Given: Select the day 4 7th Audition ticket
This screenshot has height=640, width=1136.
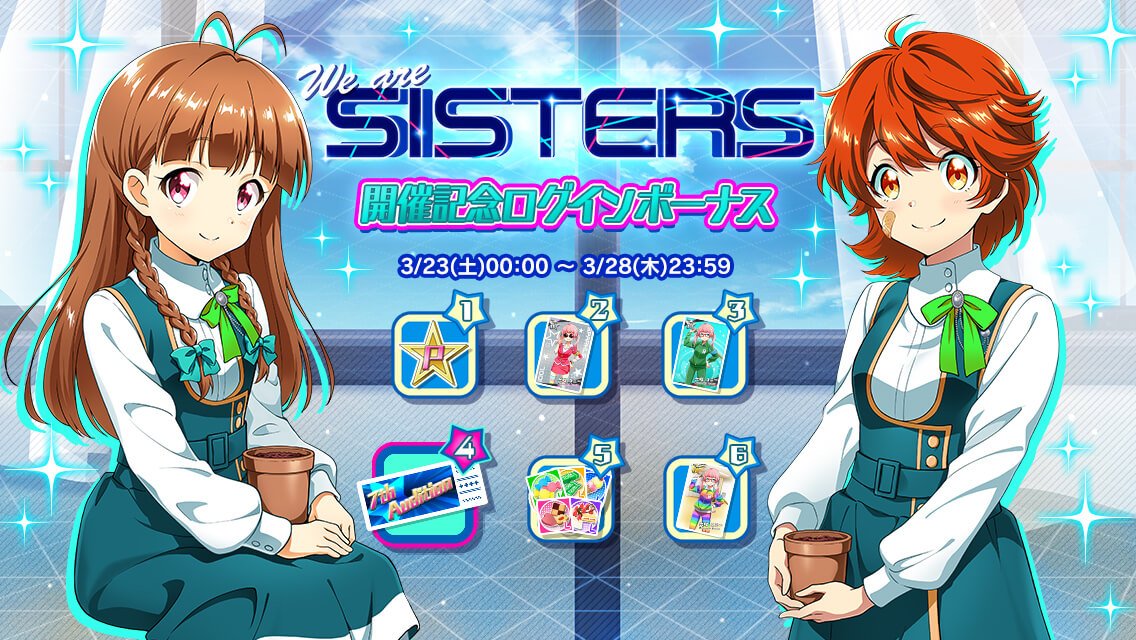Looking at the screenshot, I should (x=425, y=492).
